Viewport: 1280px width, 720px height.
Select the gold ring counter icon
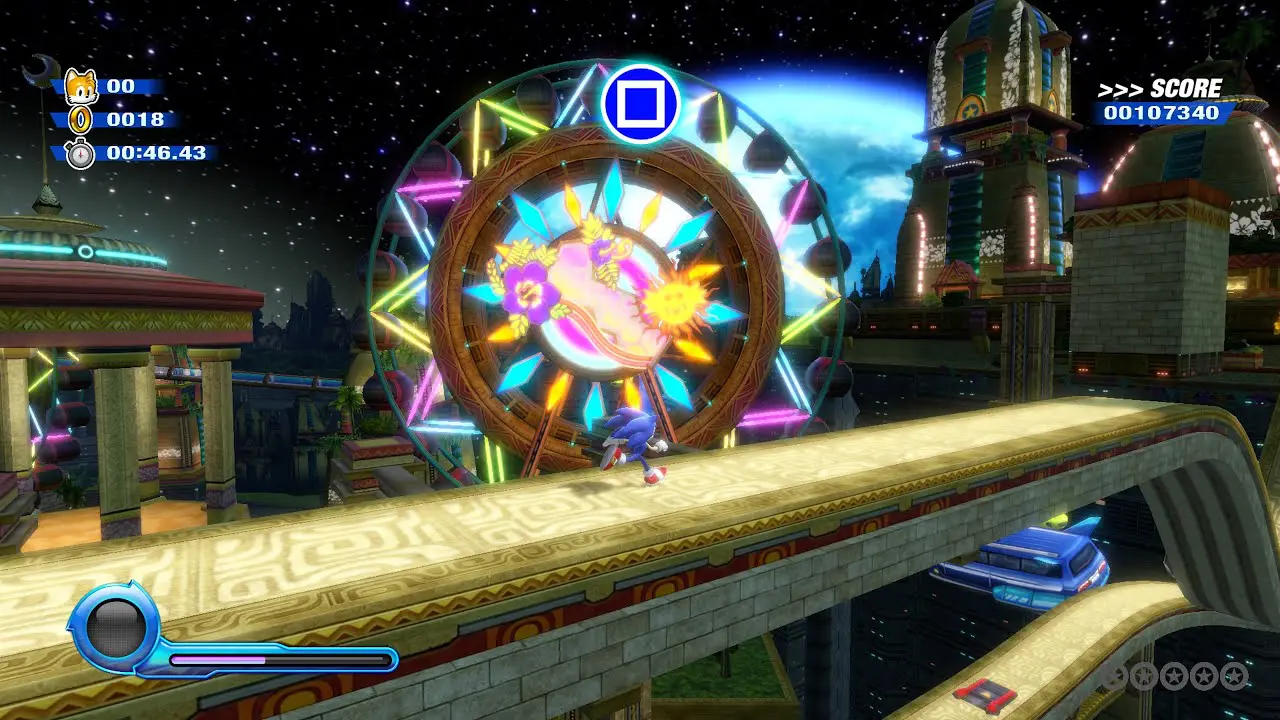tap(79, 121)
